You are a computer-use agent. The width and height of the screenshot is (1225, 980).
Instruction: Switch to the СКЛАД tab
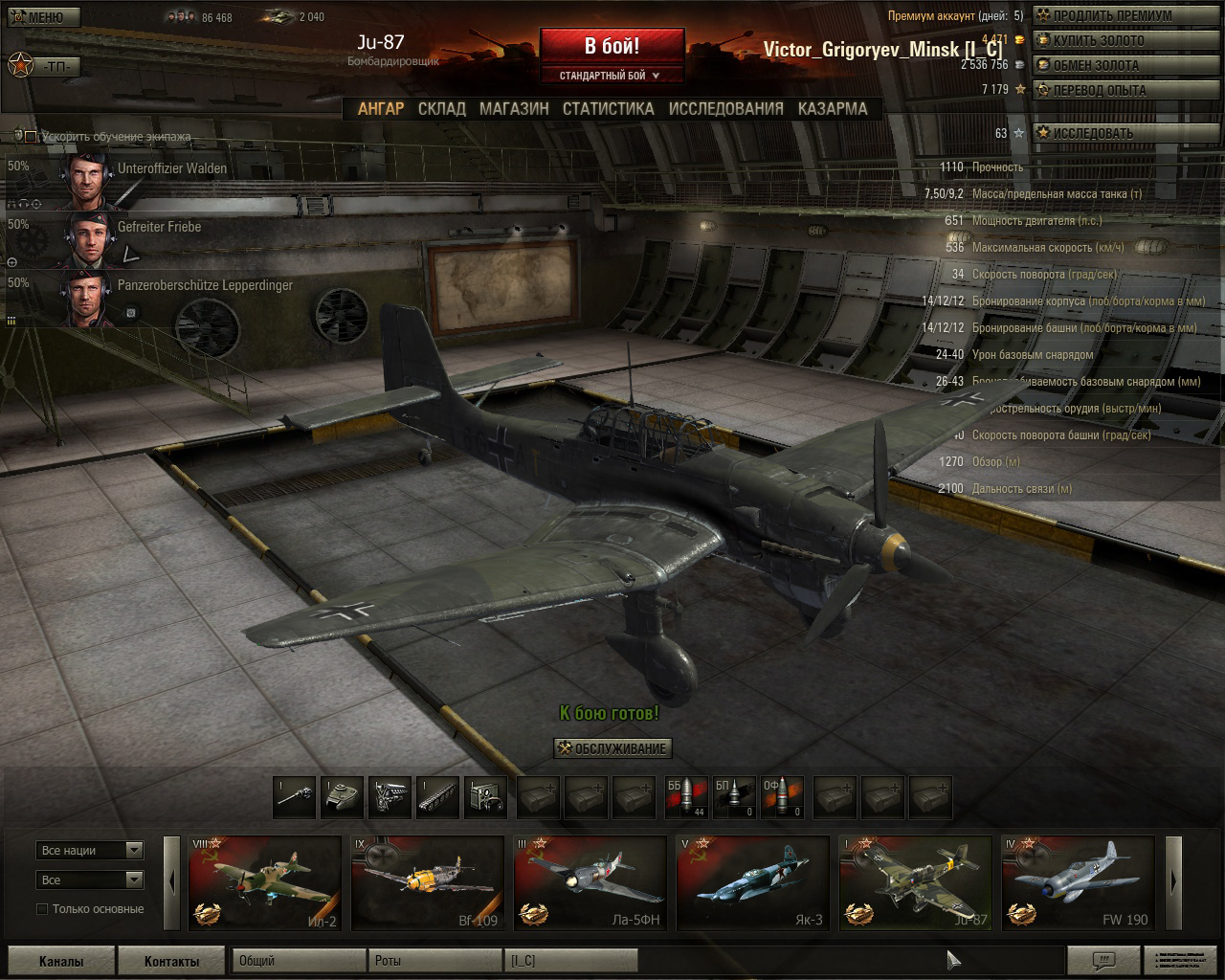click(441, 109)
